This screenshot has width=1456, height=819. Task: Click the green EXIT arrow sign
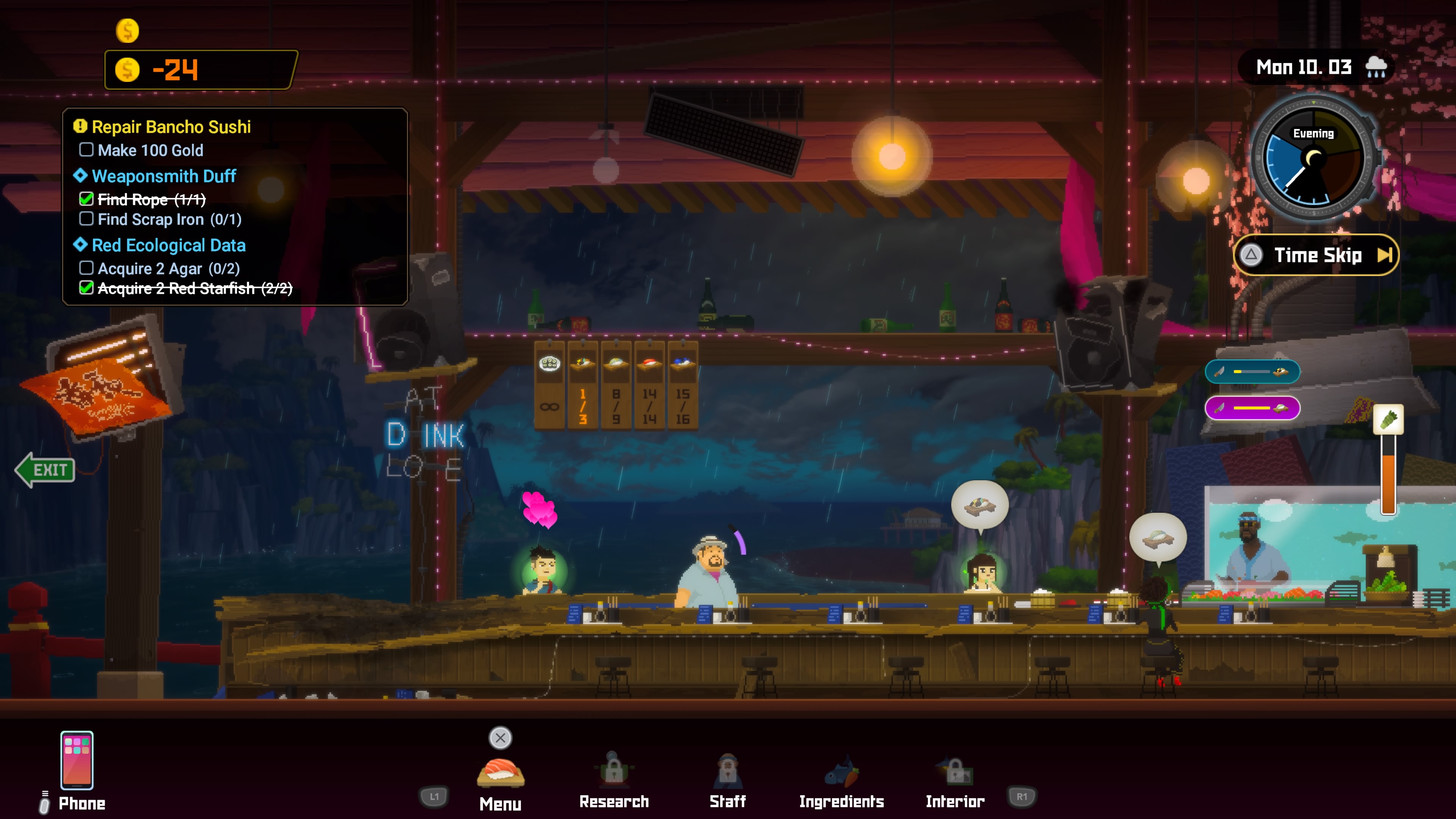click(45, 469)
